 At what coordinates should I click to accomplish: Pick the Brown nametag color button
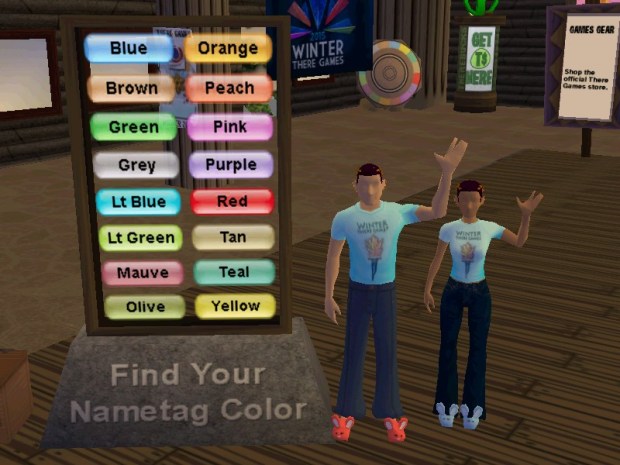click(x=131, y=88)
